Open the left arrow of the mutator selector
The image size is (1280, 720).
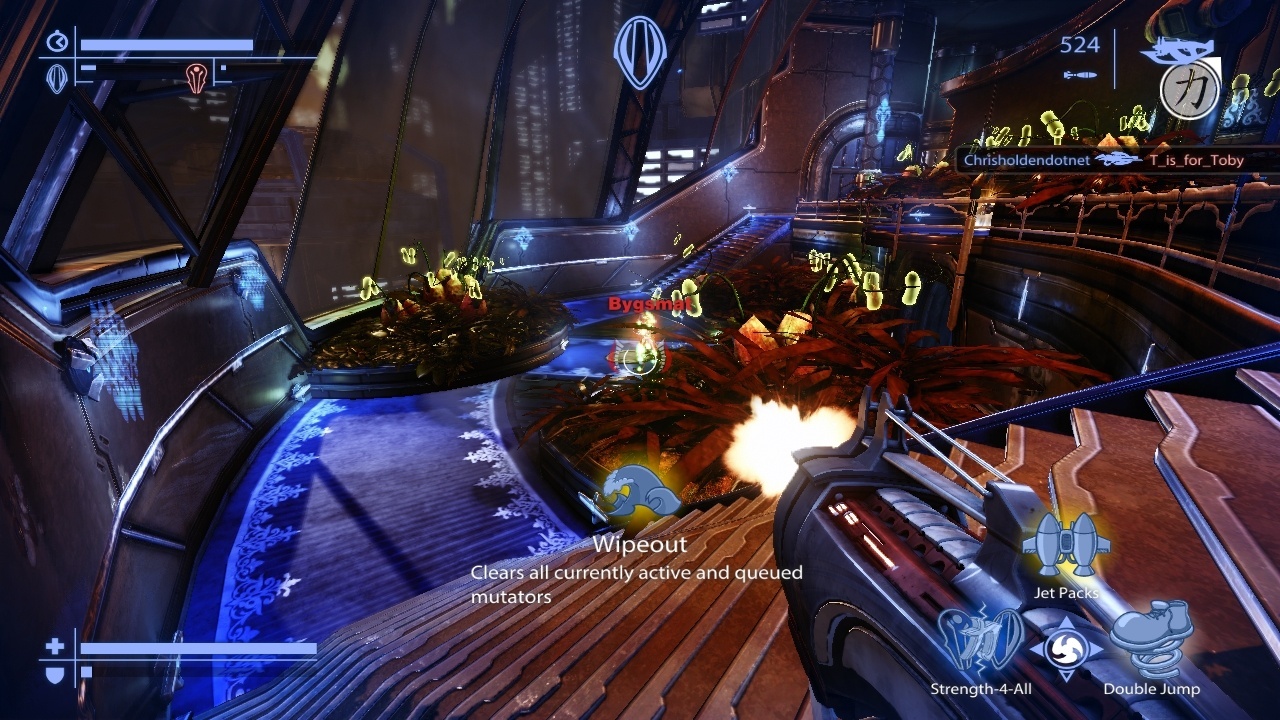(1036, 647)
